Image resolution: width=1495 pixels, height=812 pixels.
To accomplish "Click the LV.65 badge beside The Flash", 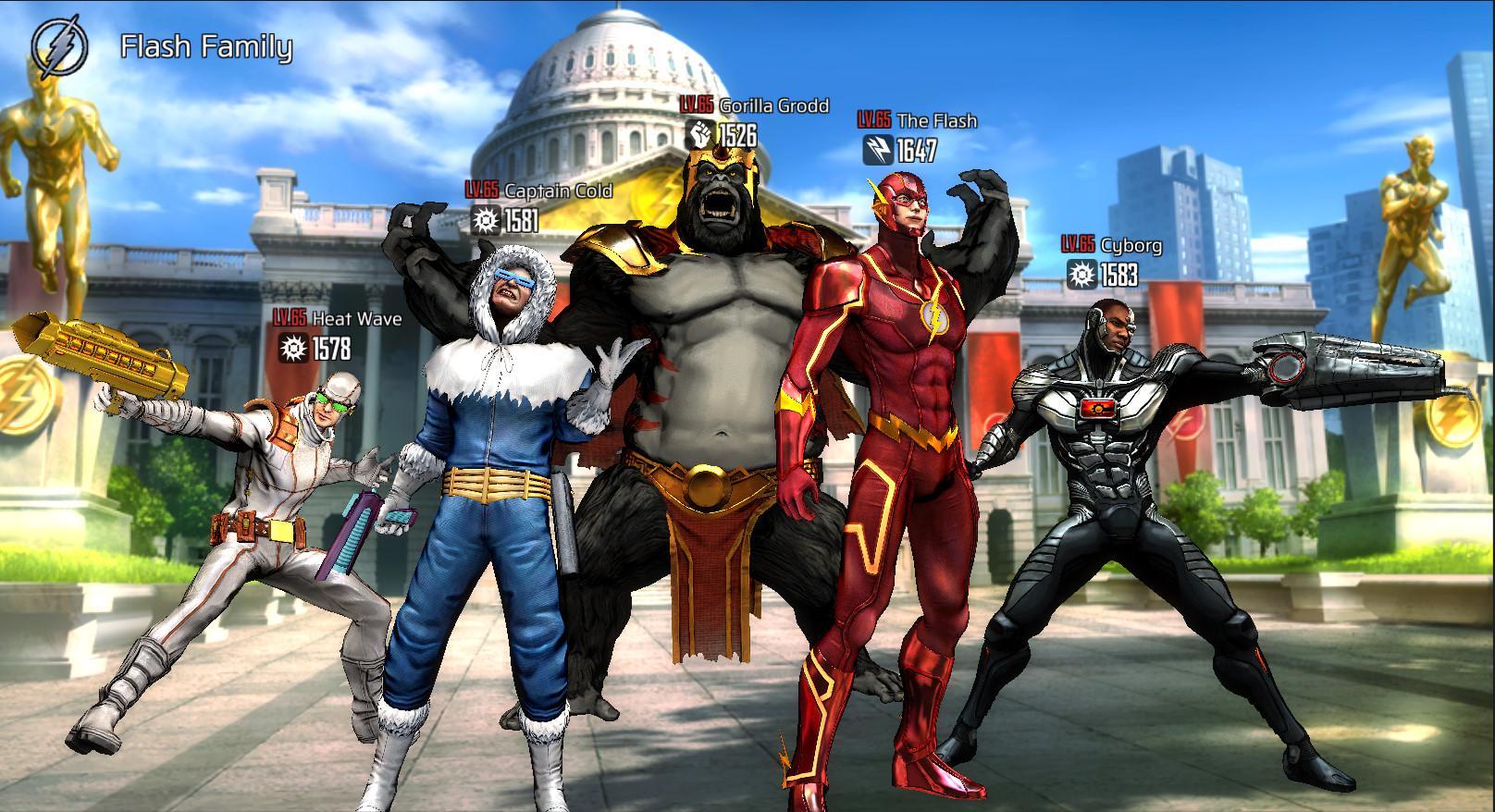I will (x=873, y=119).
